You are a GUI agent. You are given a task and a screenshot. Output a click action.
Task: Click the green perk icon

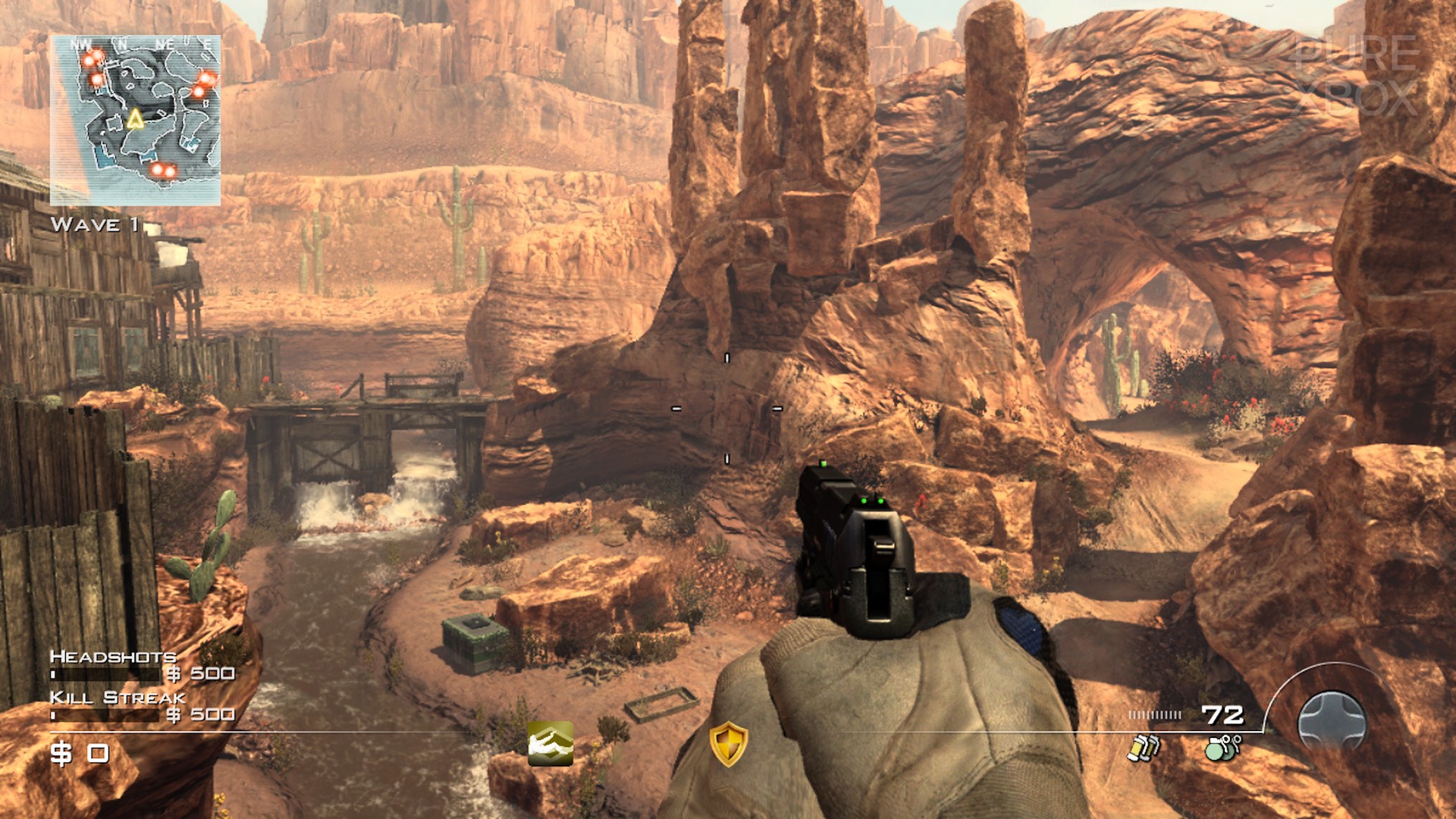pyautogui.click(x=551, y=743)
